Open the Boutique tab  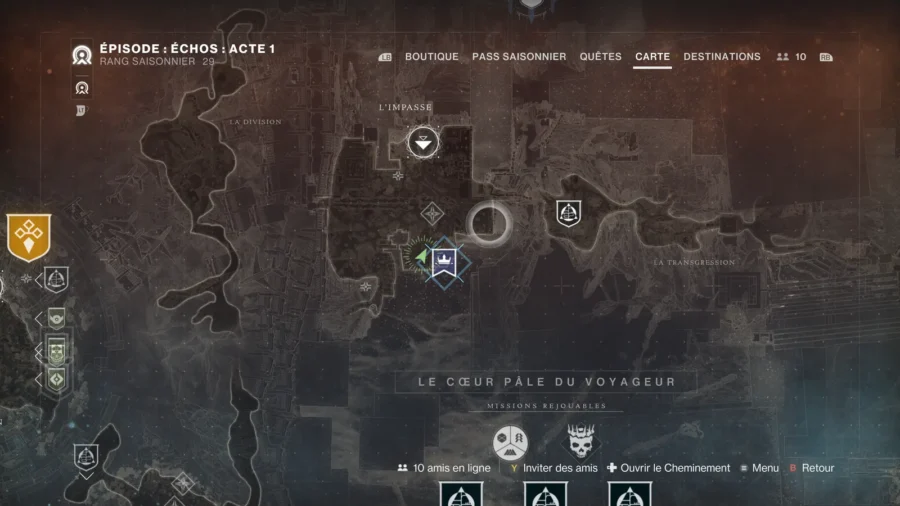click(431, 57)
